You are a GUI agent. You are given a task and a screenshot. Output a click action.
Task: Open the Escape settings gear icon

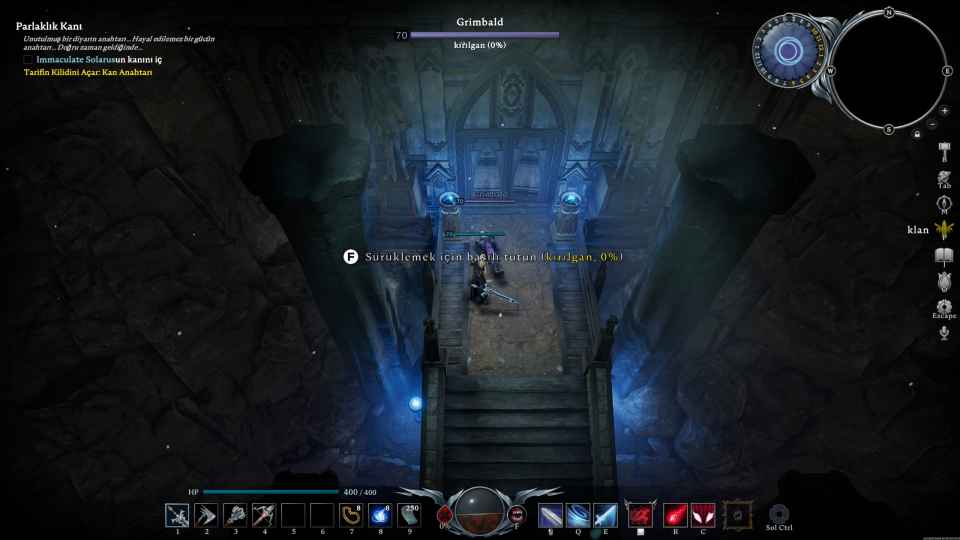944,306
